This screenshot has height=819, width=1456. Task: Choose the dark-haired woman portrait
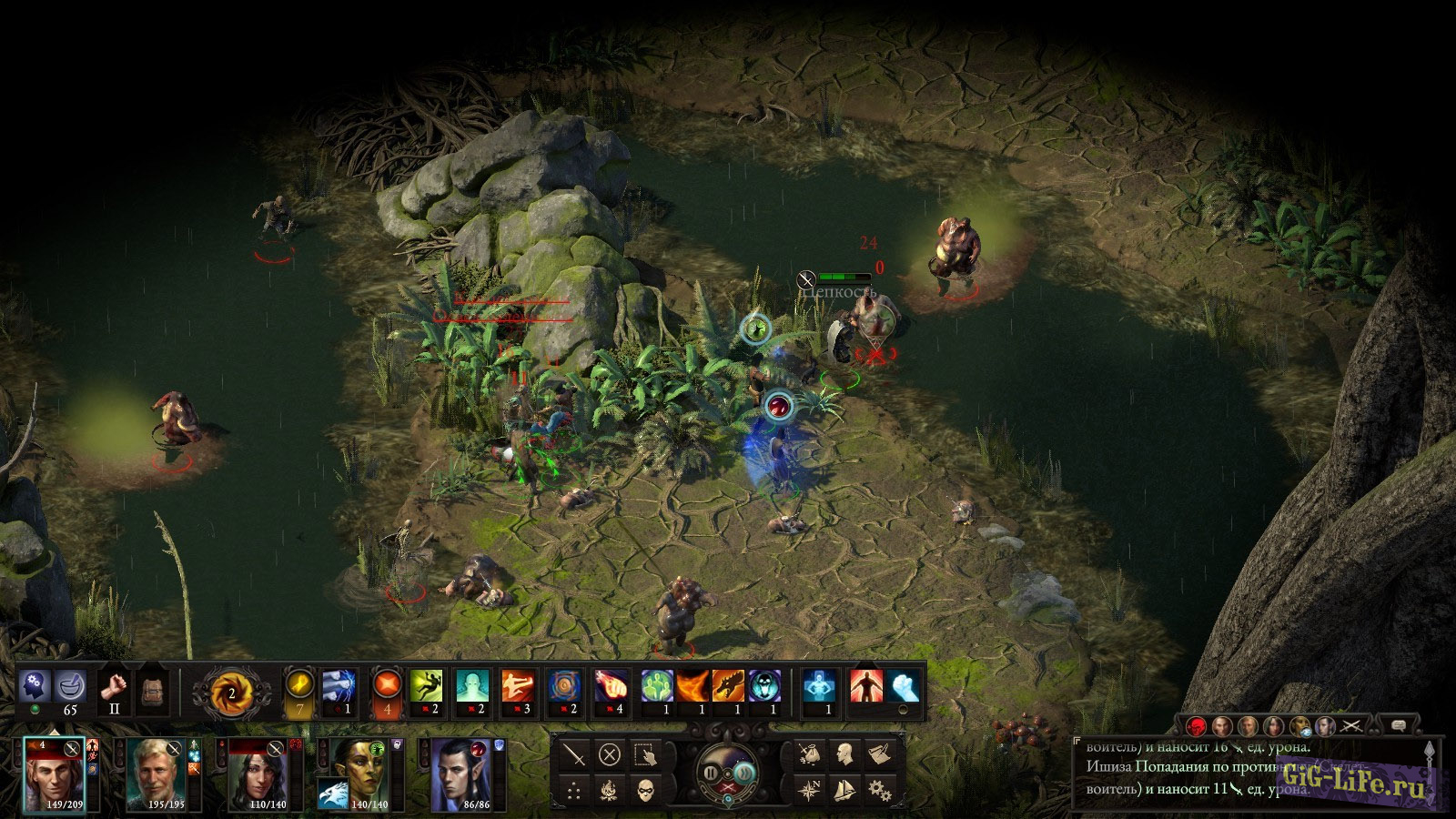258,772
